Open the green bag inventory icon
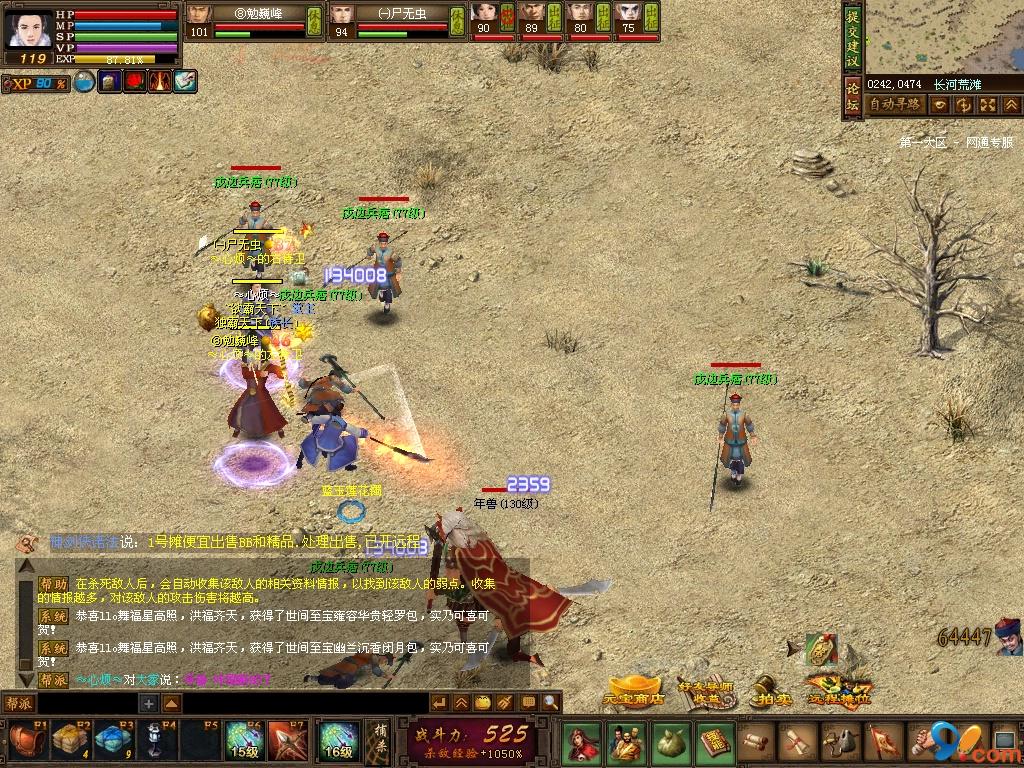 click(669, 742)
